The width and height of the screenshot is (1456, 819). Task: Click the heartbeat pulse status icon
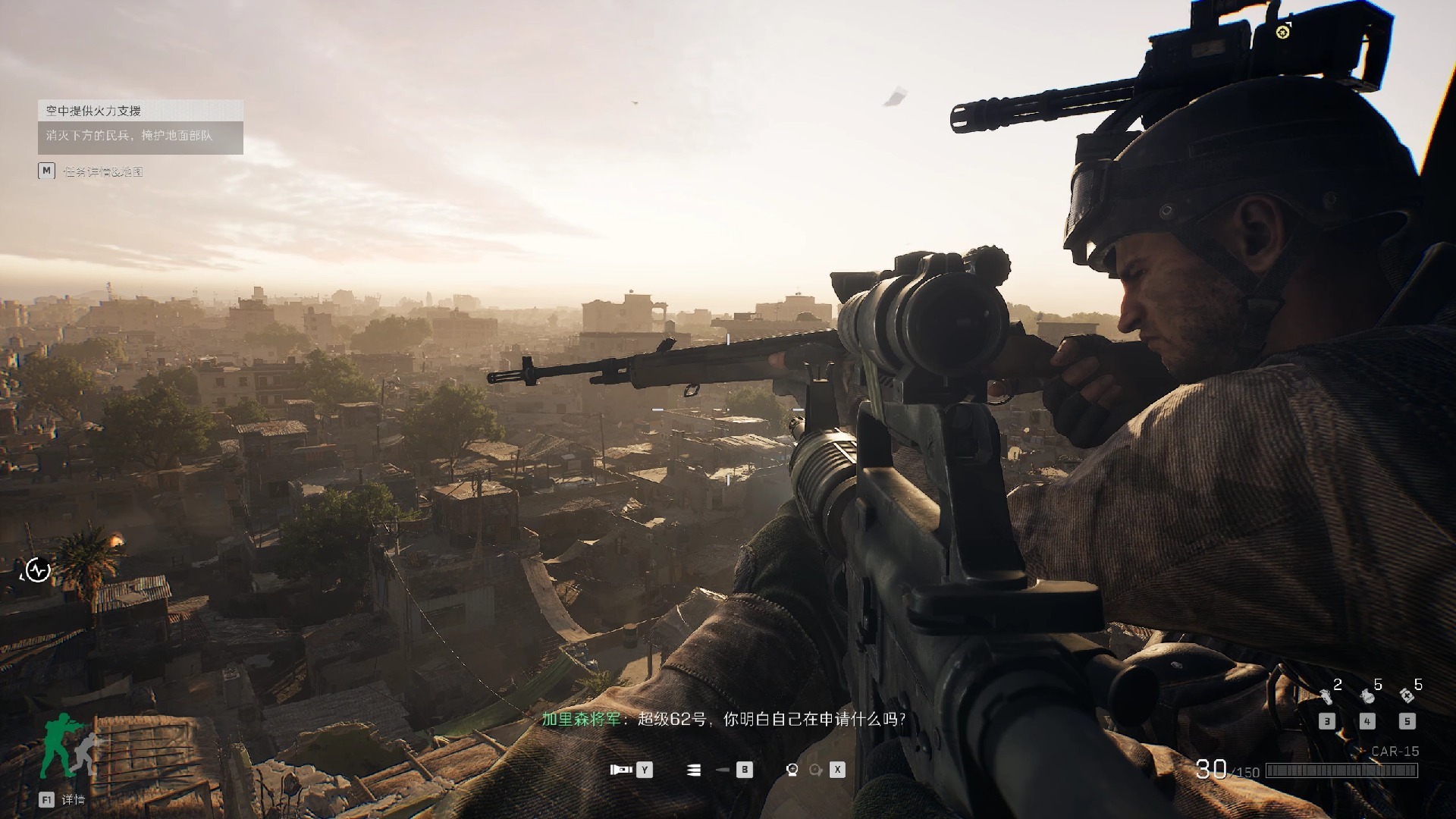[38, 570]
